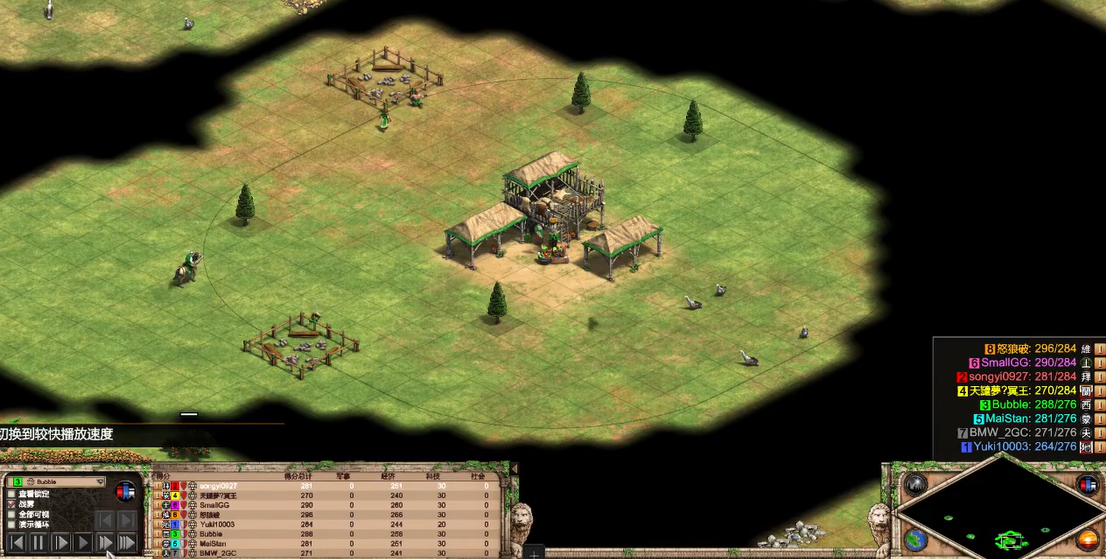Set replay to double-arrow fast forward
This screenshot has height=559, width=1106.
[x=105, y=542]
